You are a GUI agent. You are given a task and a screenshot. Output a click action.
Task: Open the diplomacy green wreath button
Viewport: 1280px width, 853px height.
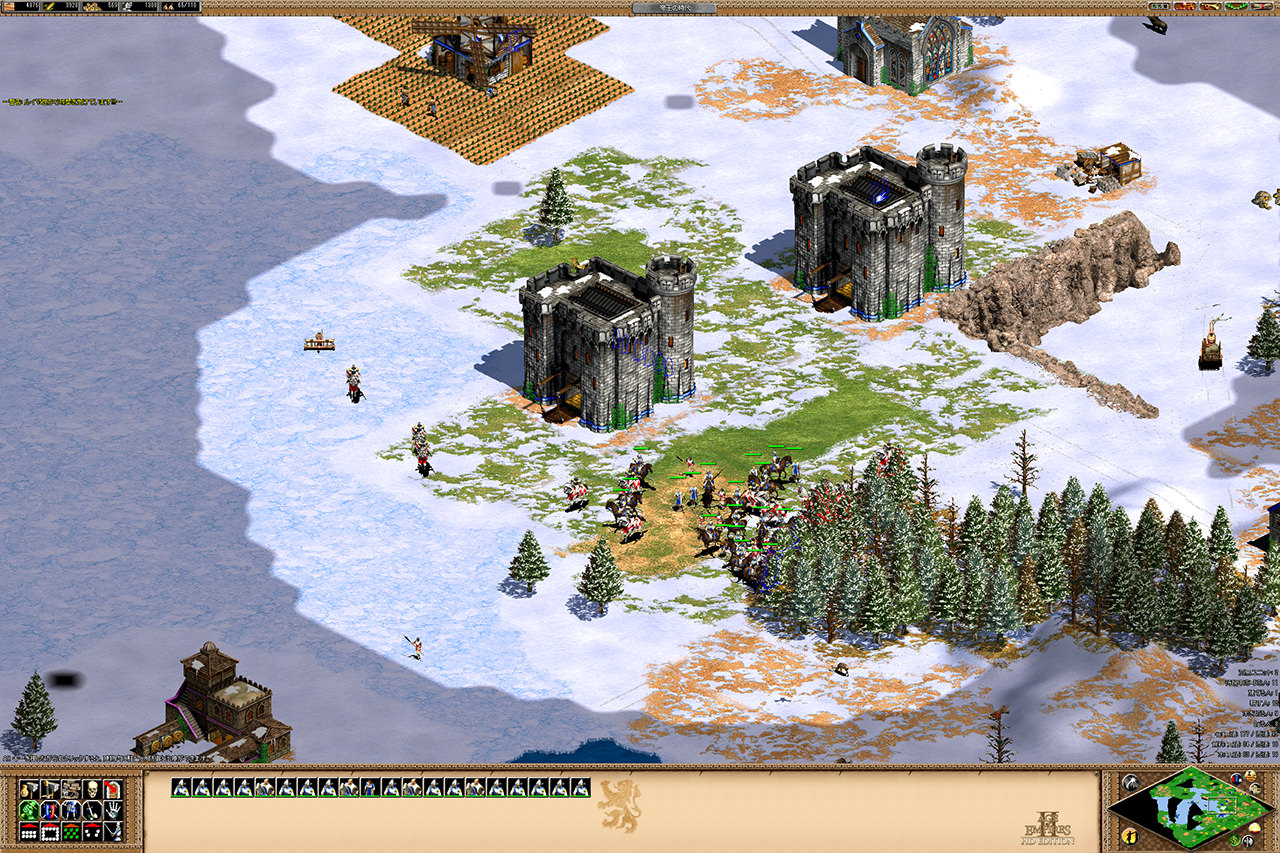1236,6
